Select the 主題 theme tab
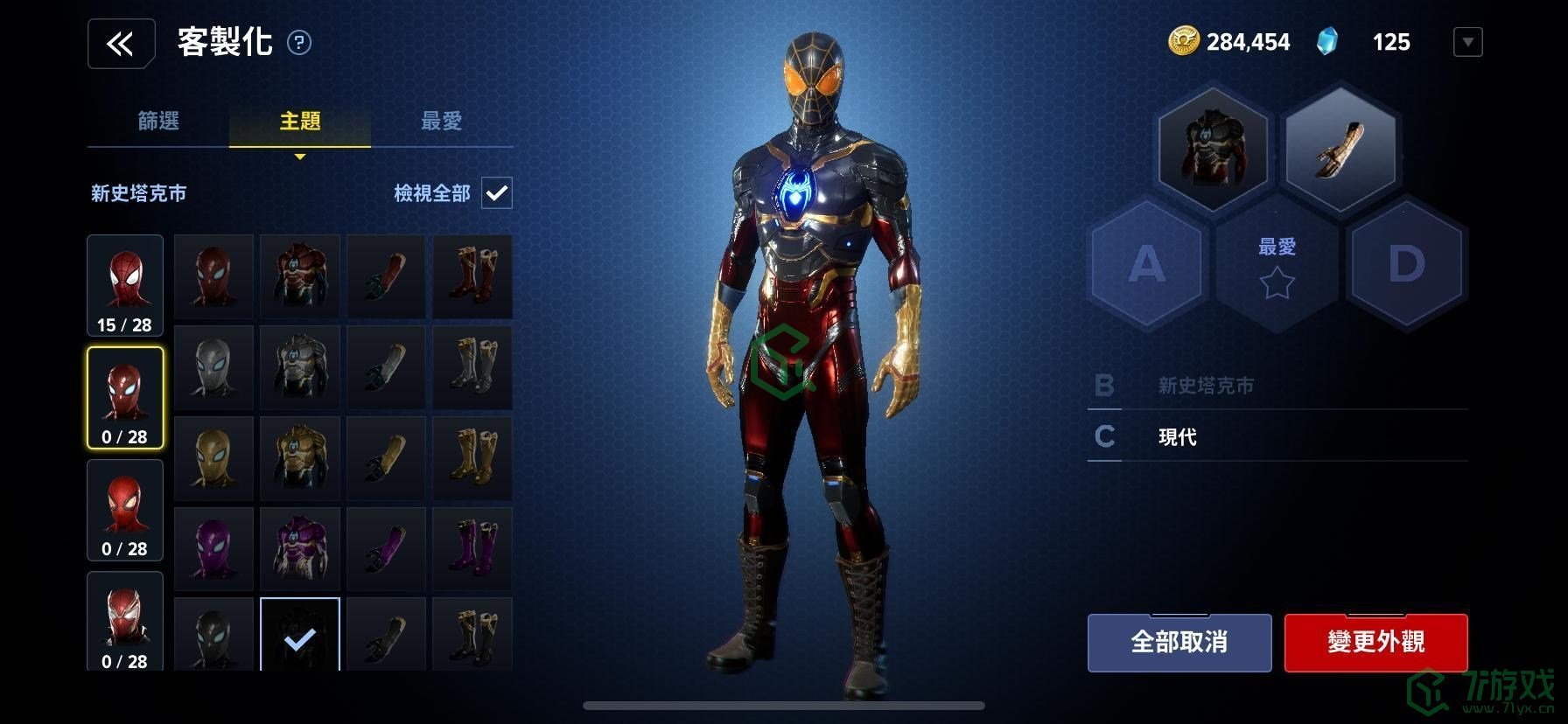Screen dimensions: 1568x724 click(300, 121)
